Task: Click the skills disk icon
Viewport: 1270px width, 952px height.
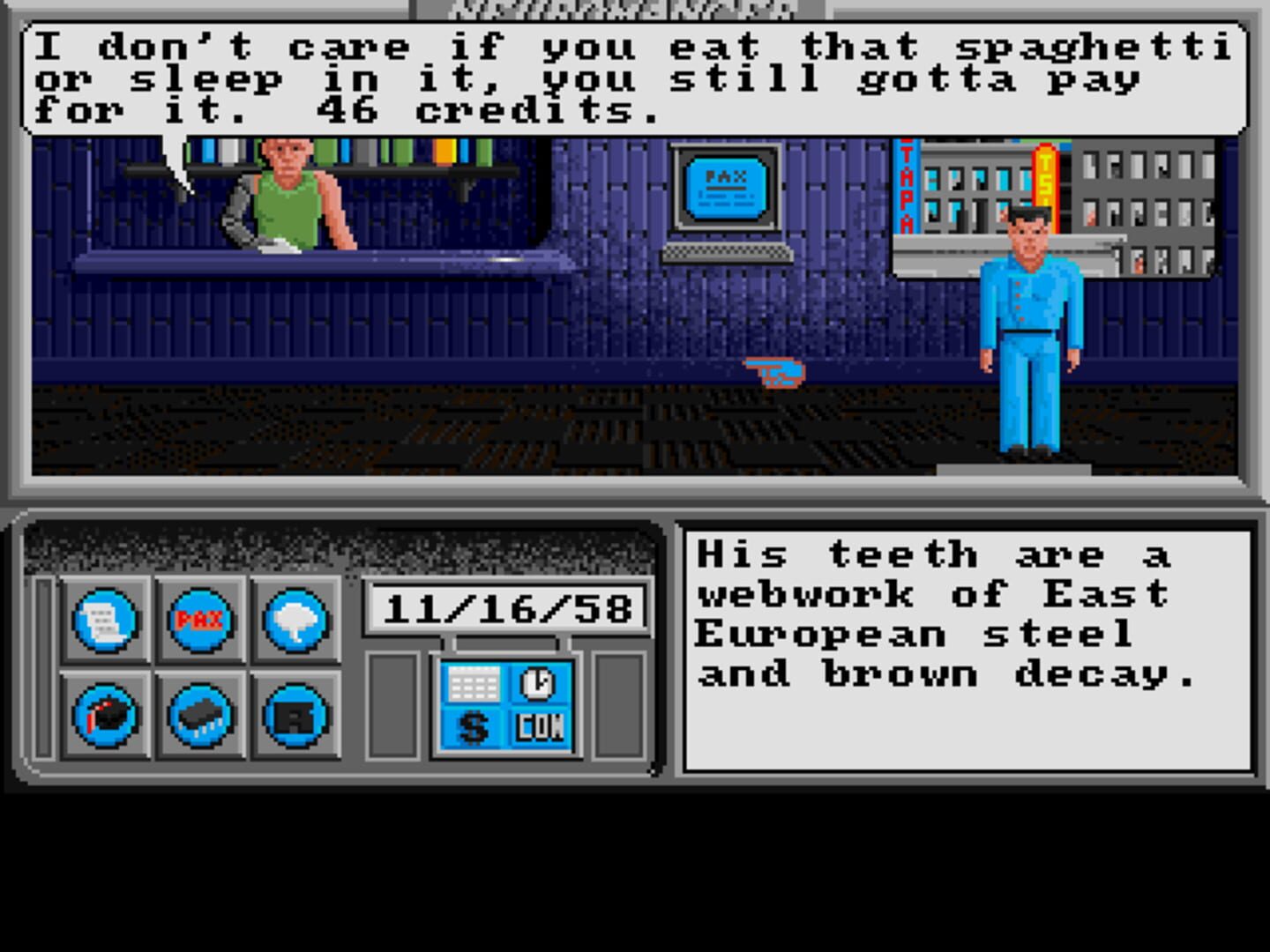Action: click(x=106, y=717)
